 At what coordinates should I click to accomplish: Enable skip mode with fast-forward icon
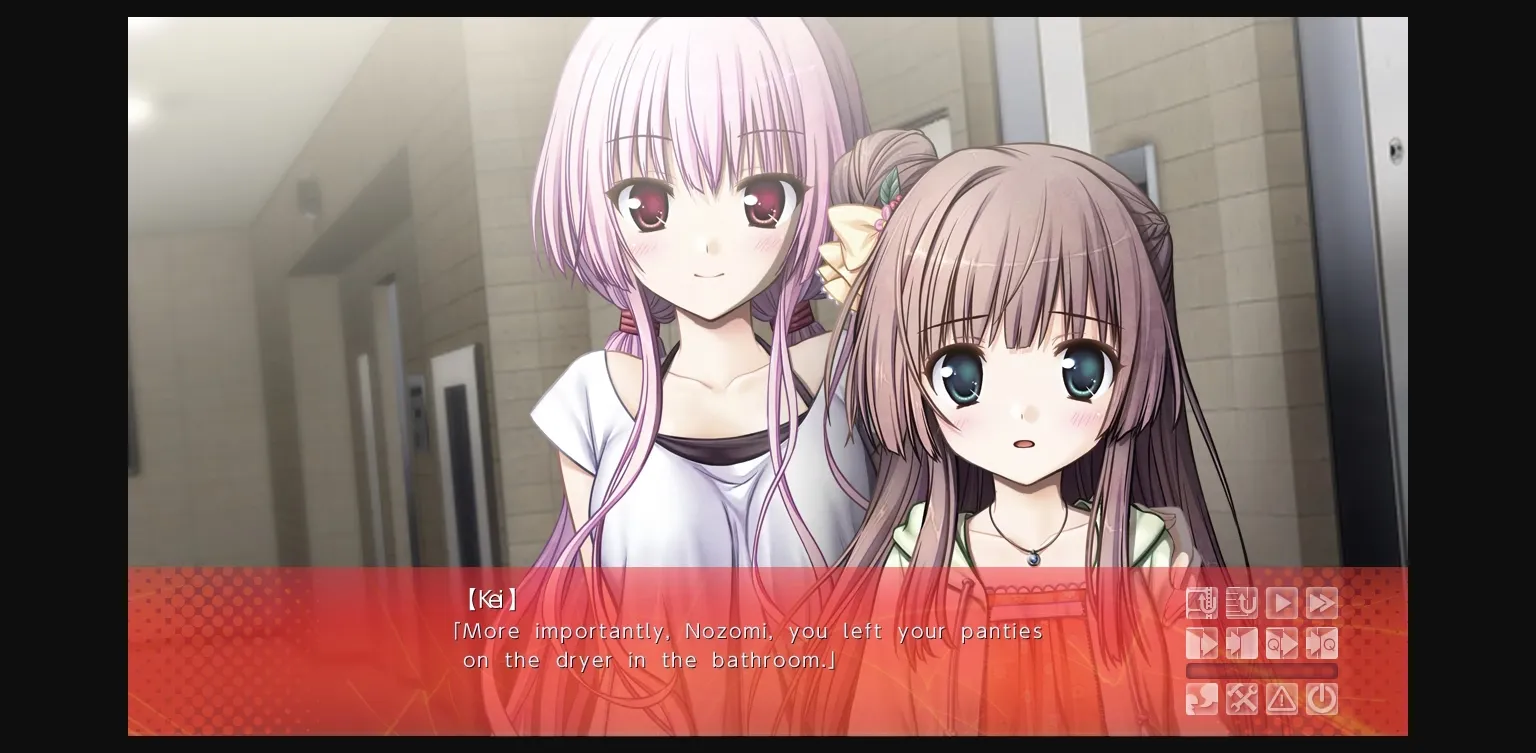pos(1321,603)
